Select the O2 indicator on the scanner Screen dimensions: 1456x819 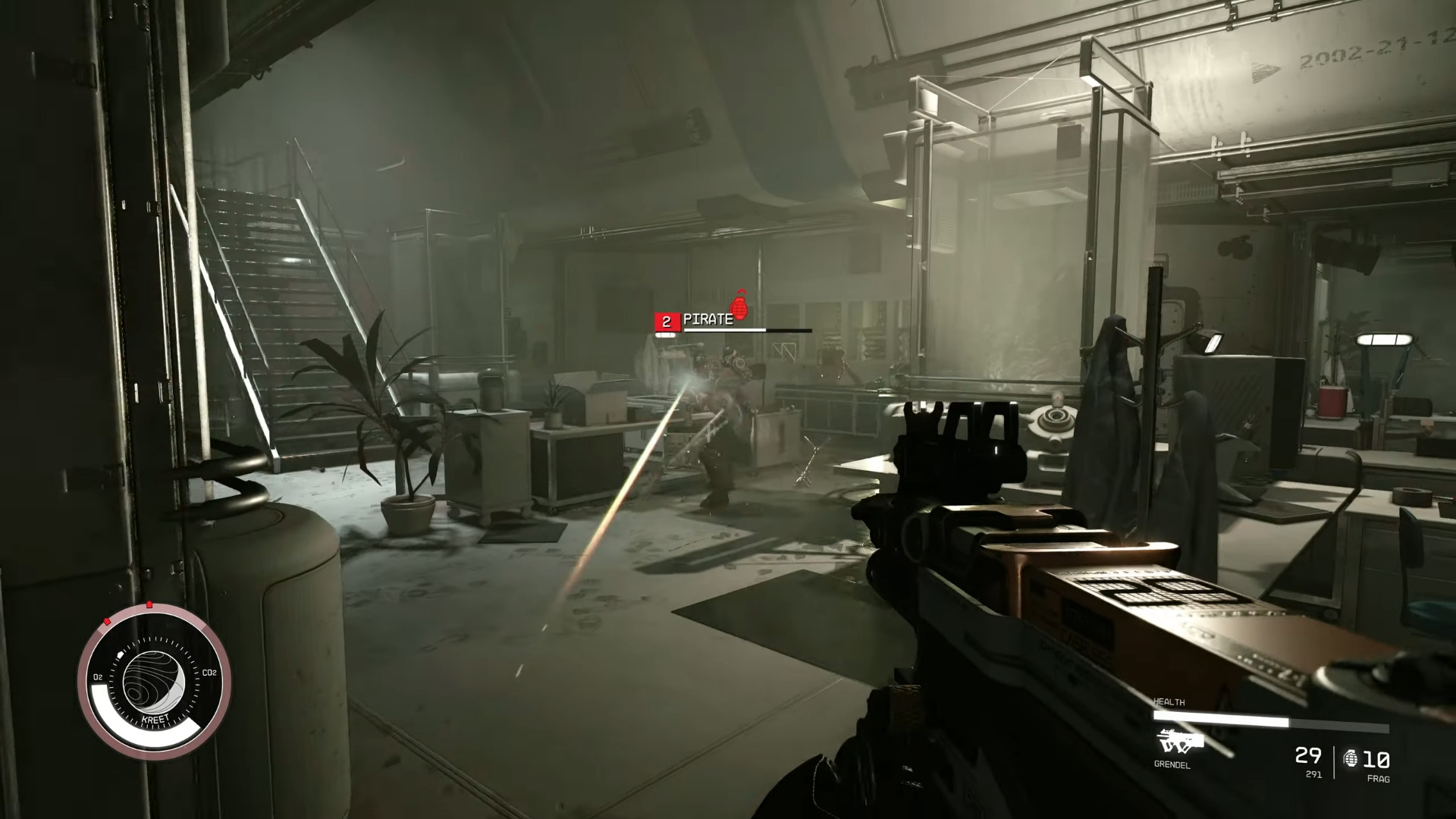[99, 676]
